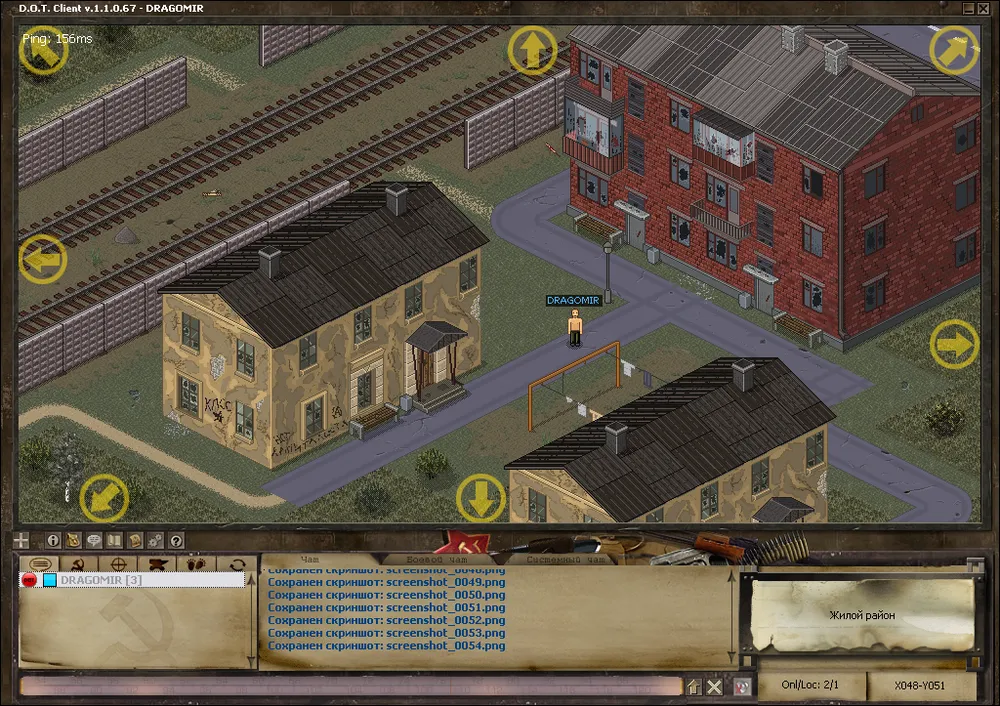The width and height of the screenshot is (1000, 706).
Task: Switch to the footprints tab
Action: (x=196, y=564)
